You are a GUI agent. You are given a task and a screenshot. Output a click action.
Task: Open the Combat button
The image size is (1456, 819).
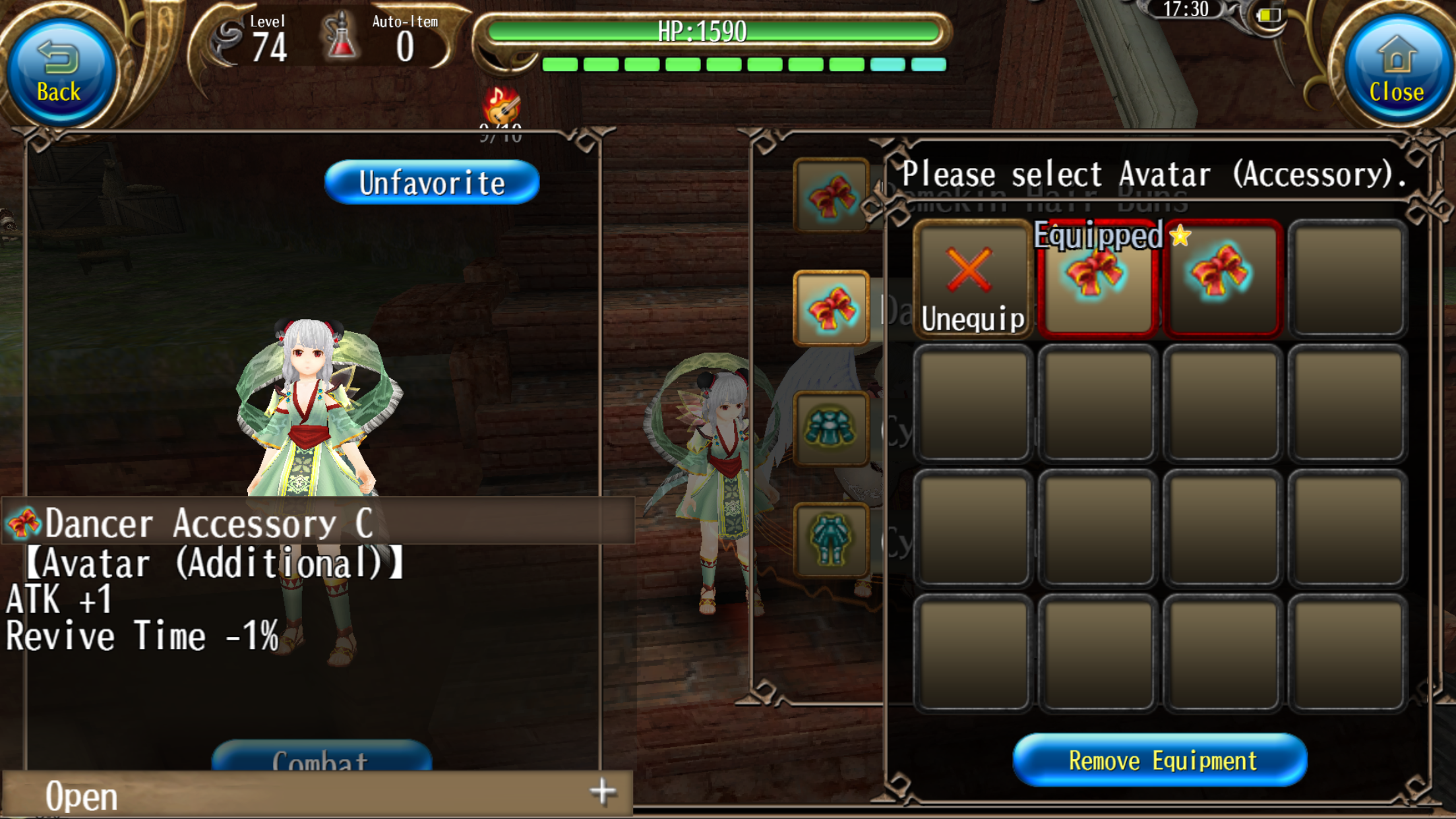[321, 757]
